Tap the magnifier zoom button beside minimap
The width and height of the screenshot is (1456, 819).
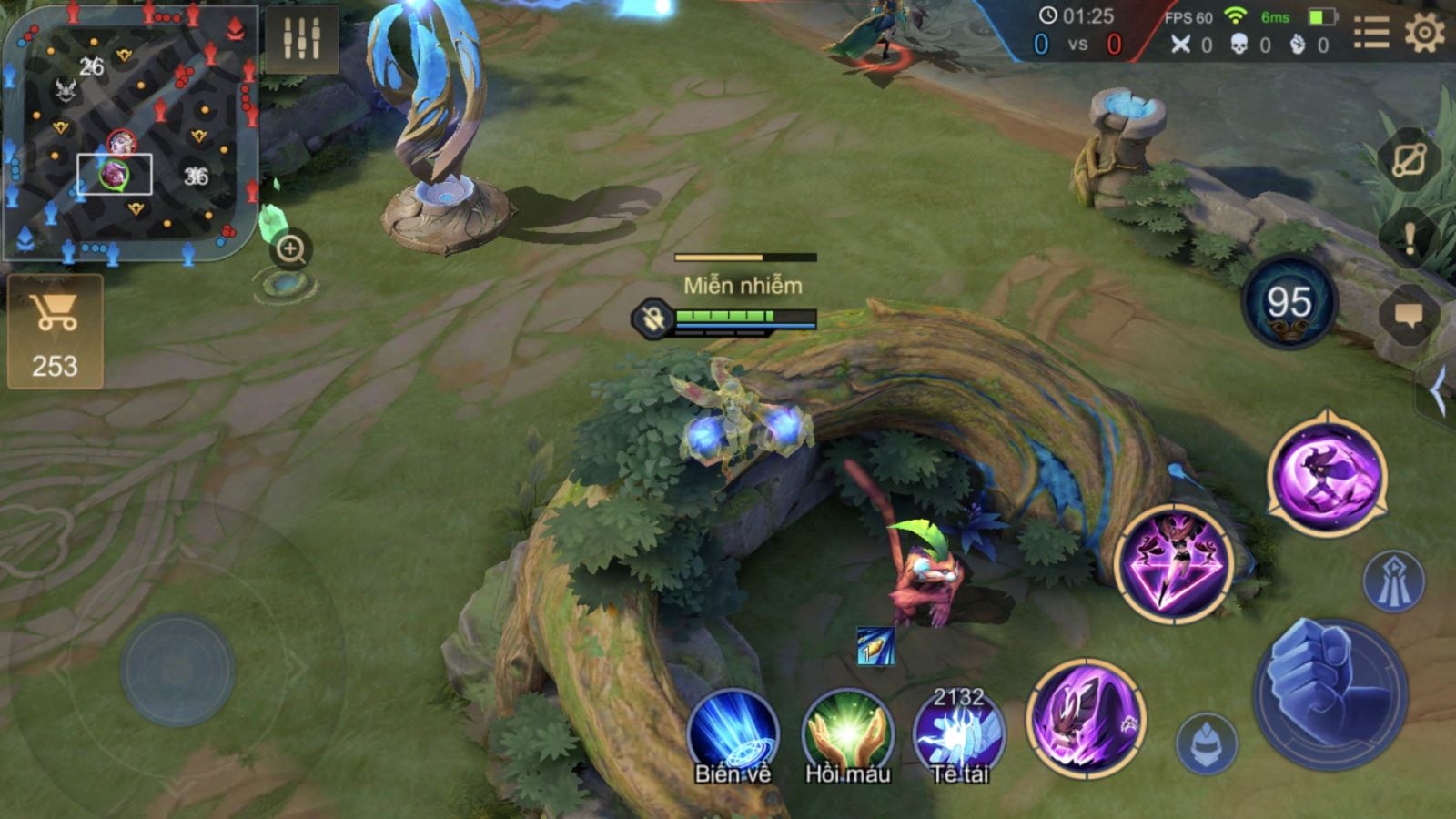click(x=291, y=249)
